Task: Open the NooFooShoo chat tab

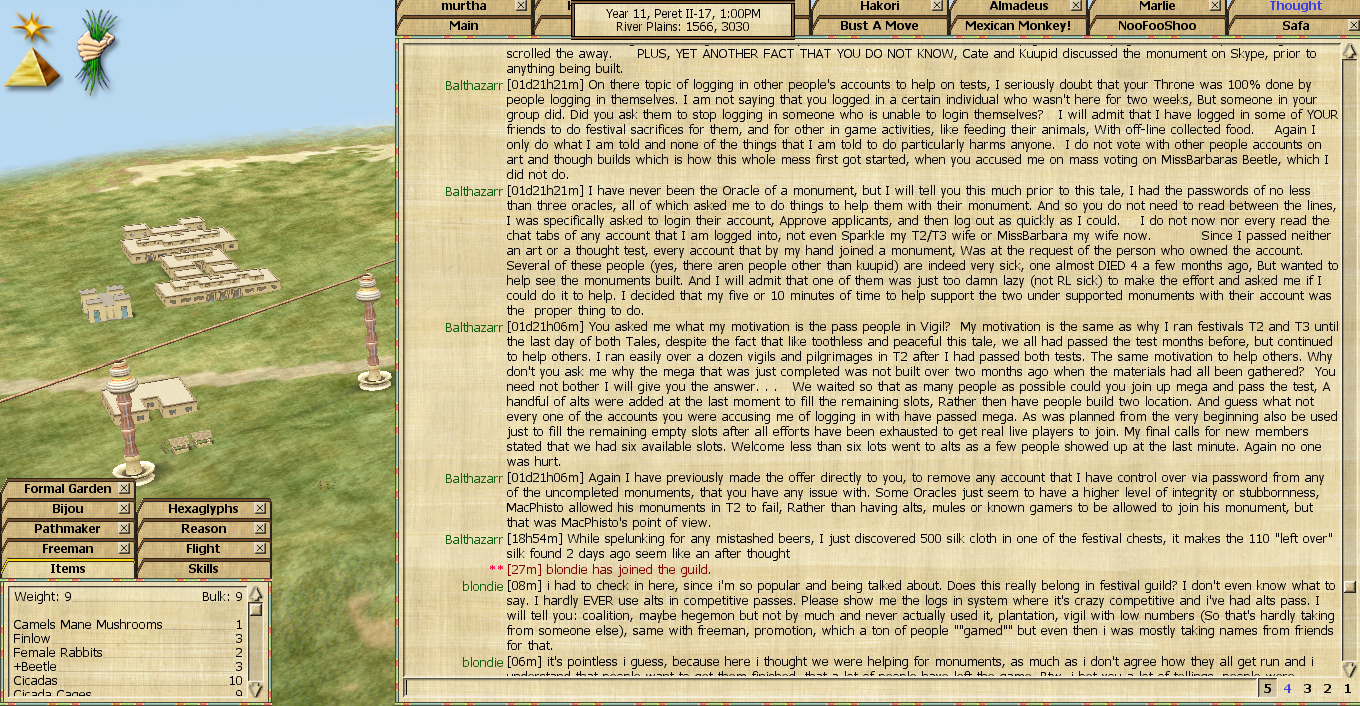Action: click(x=1156, y=25)
